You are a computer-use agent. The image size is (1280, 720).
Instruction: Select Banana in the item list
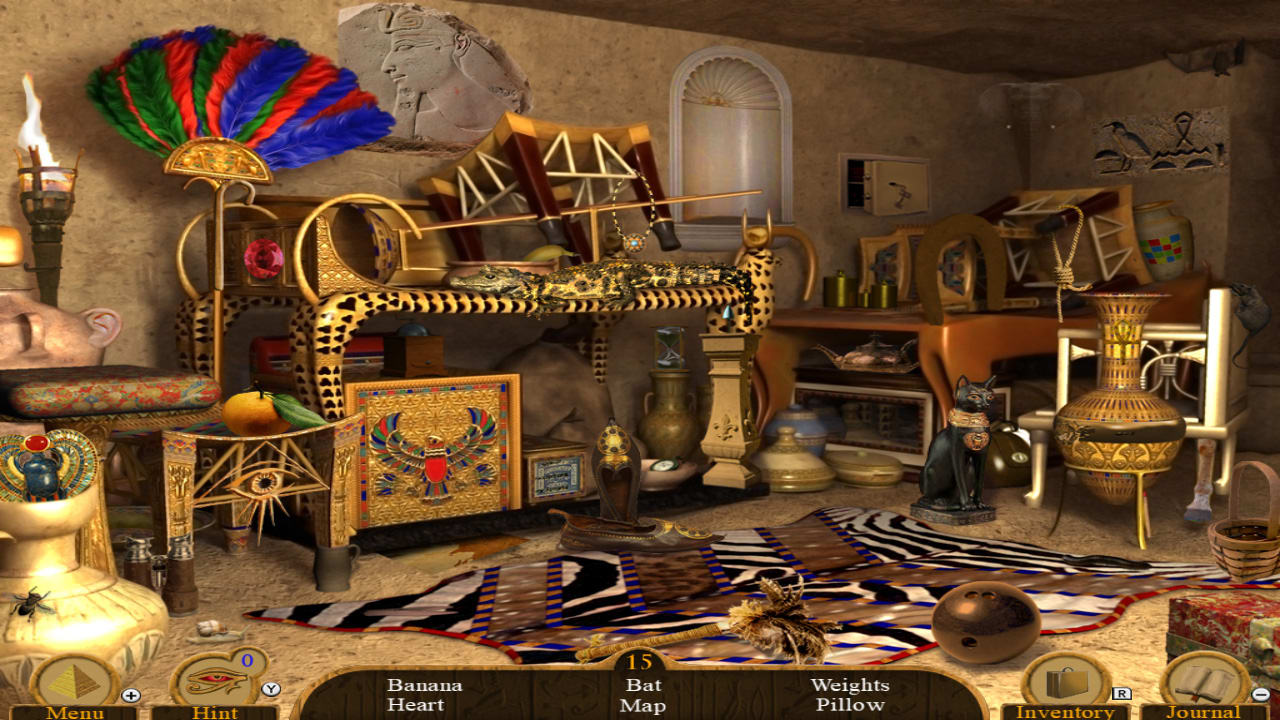(424, 686)
